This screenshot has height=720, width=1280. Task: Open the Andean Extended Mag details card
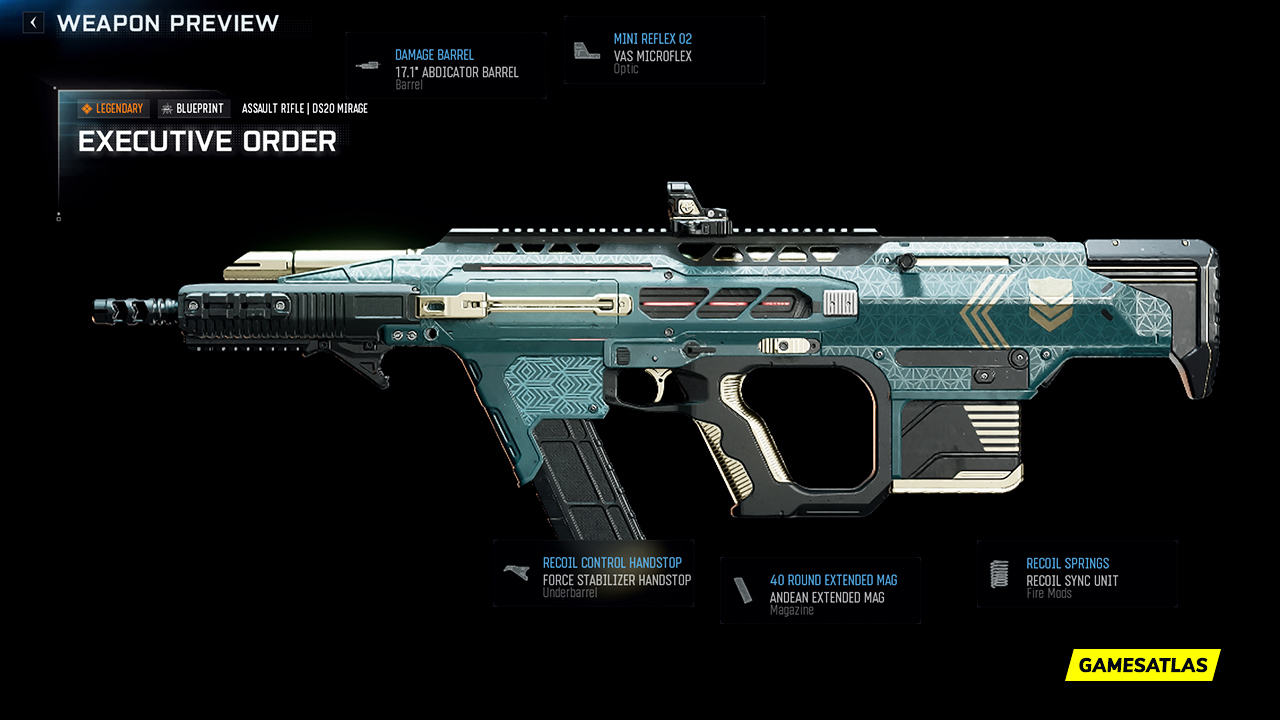pyautogui.click(x=820, y=590)
